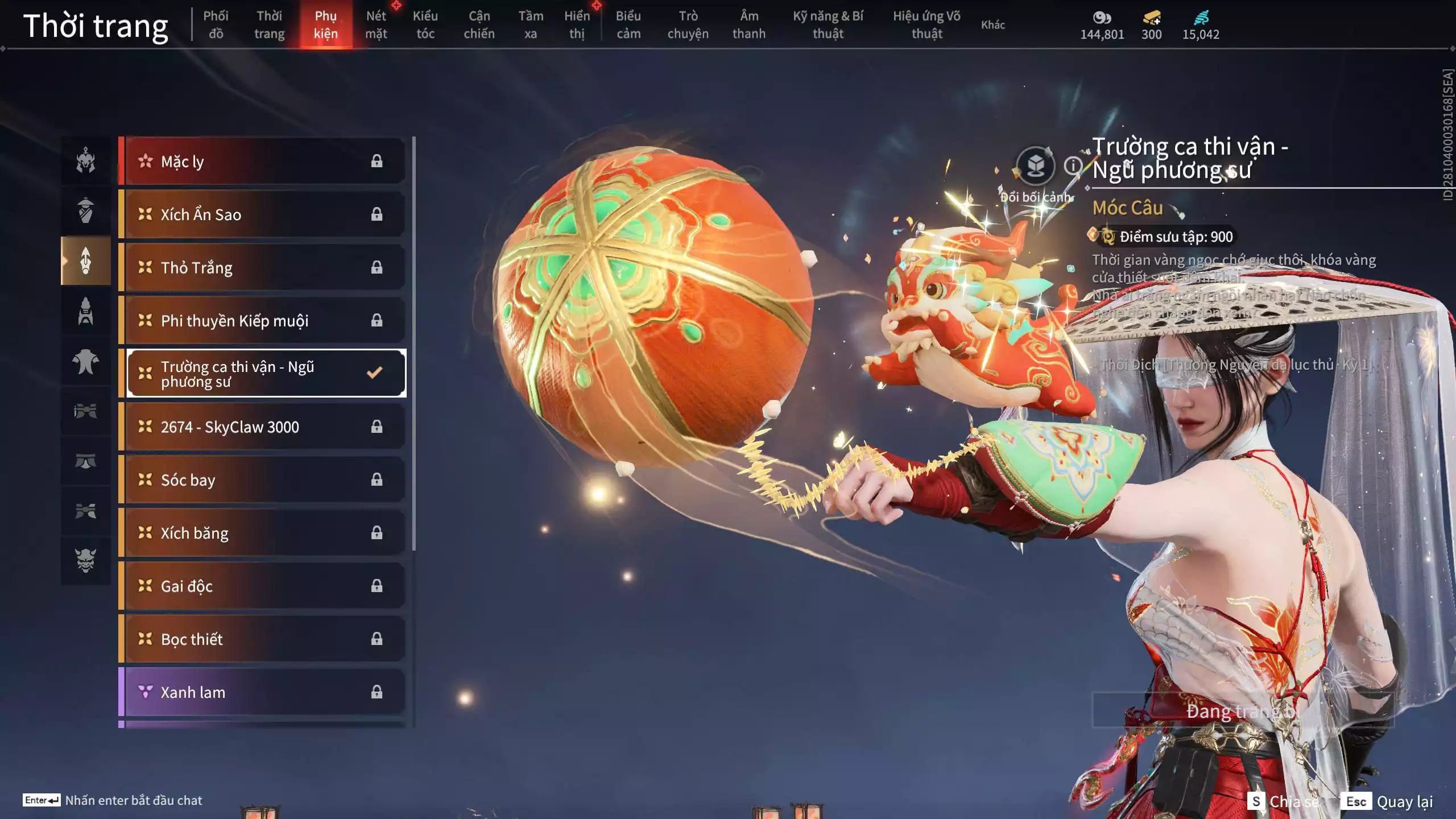Open the 'Đổi bối cảnh' background change icon
This screenshot has height=819, width=1456.
tap(1036, 165)
